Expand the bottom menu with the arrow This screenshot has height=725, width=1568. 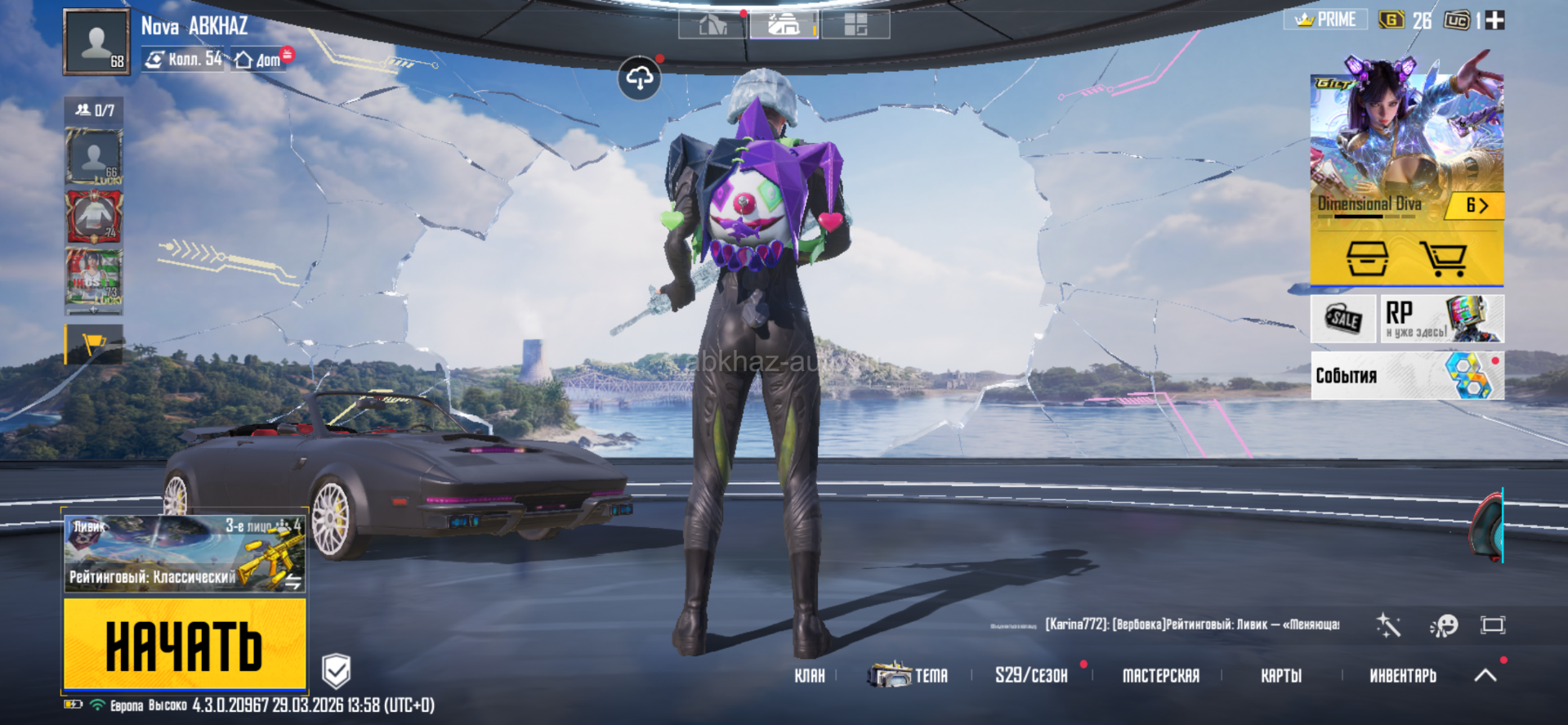[x=1485, y=675]
